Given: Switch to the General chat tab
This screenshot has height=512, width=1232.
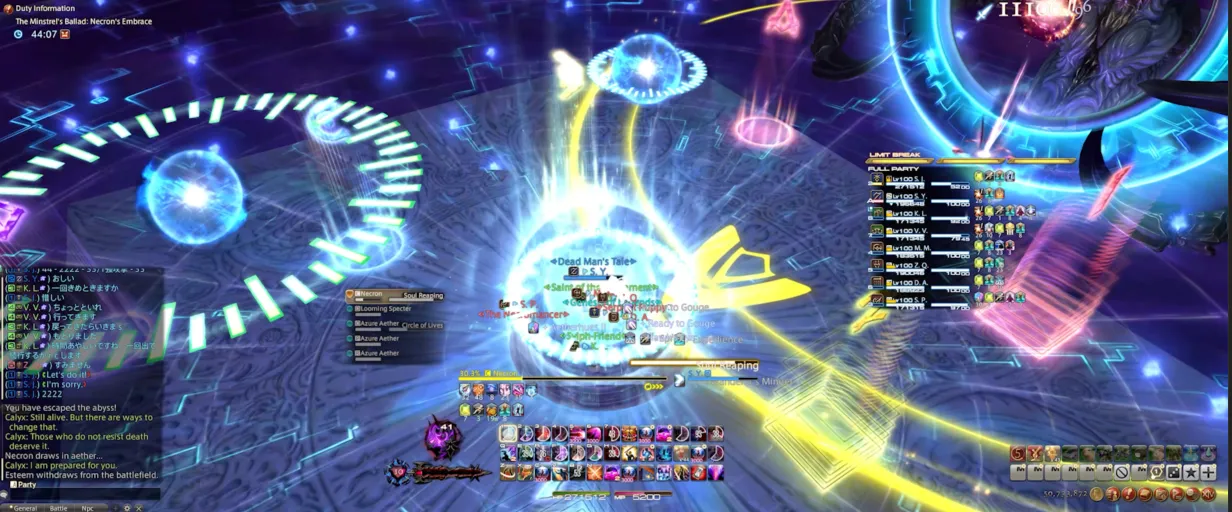Looking at the screenshot, I should click(x=24, y=508).
